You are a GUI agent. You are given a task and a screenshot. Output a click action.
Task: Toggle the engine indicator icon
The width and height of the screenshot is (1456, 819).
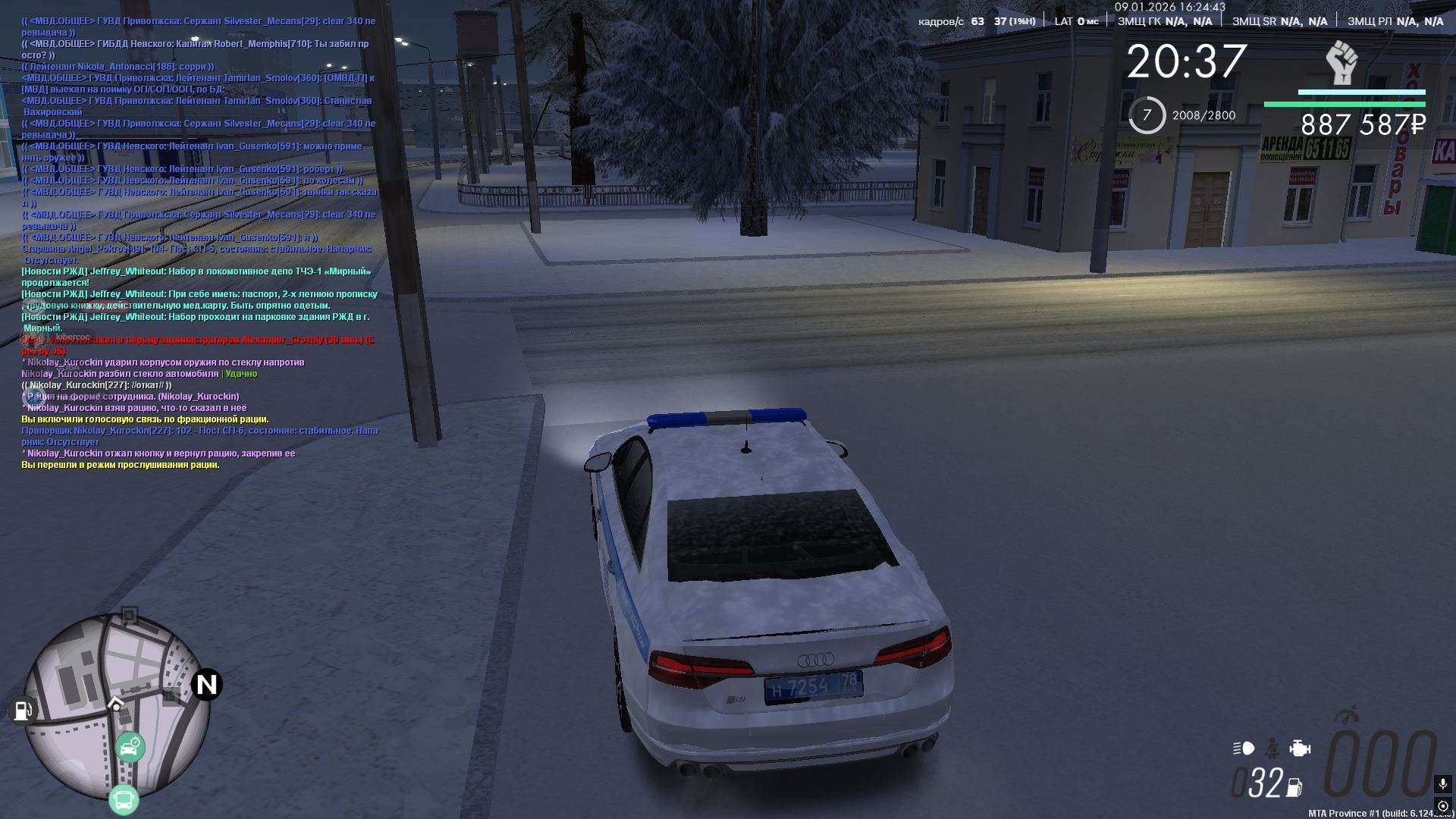(x=1300, y=748)
